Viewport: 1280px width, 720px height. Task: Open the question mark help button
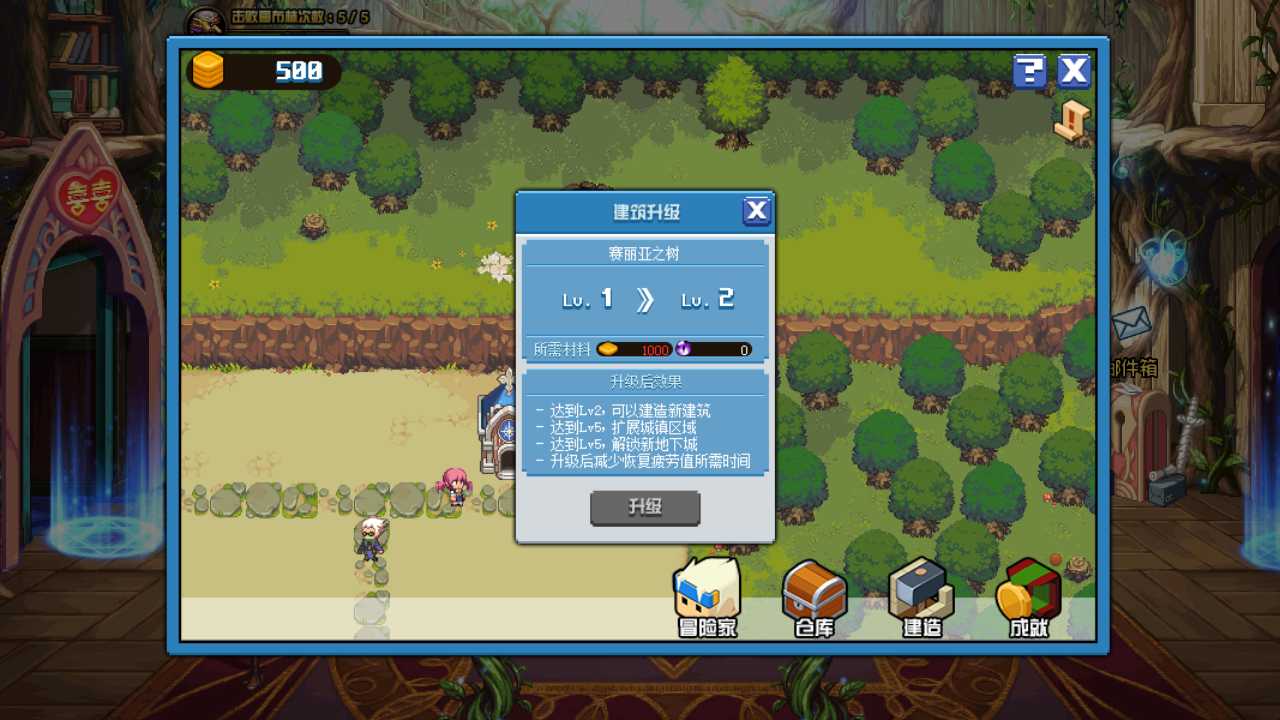pyautogui.click(x=1029, y=71)
